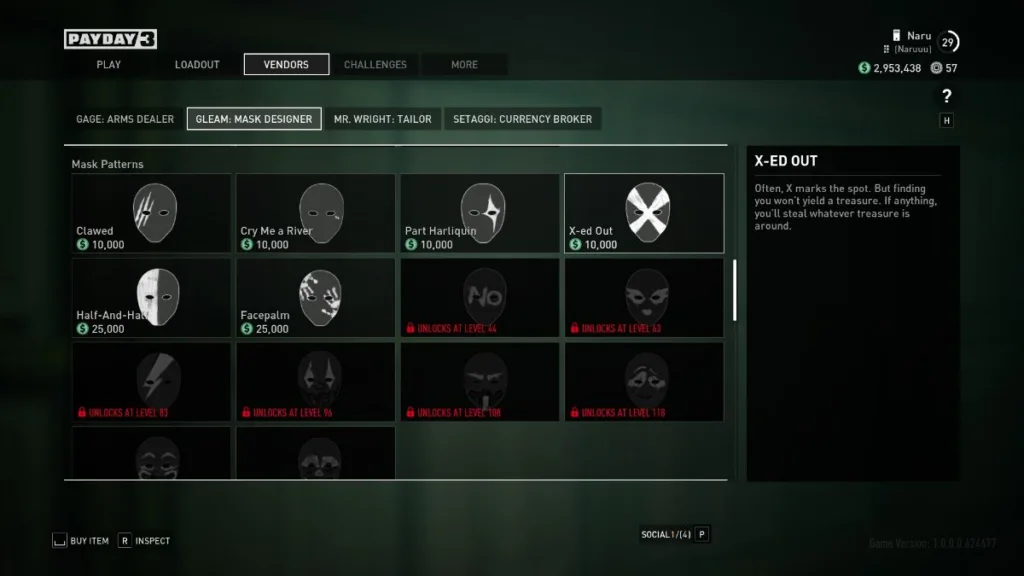Choose the Half-And-Half mask pattern
The width and height of the screenshot is (1024, 576).
(151, 297)
